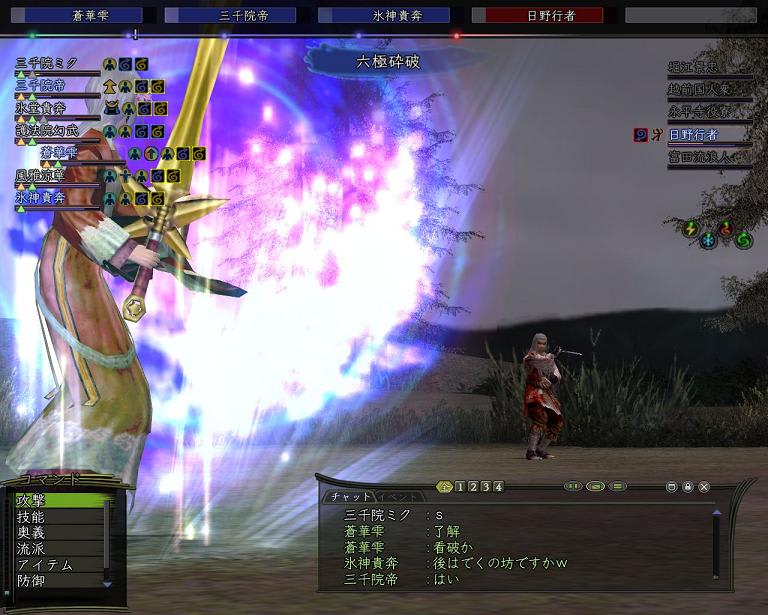Select chat channel 1 button
The image size is (768, 615).
coord(459,487)
